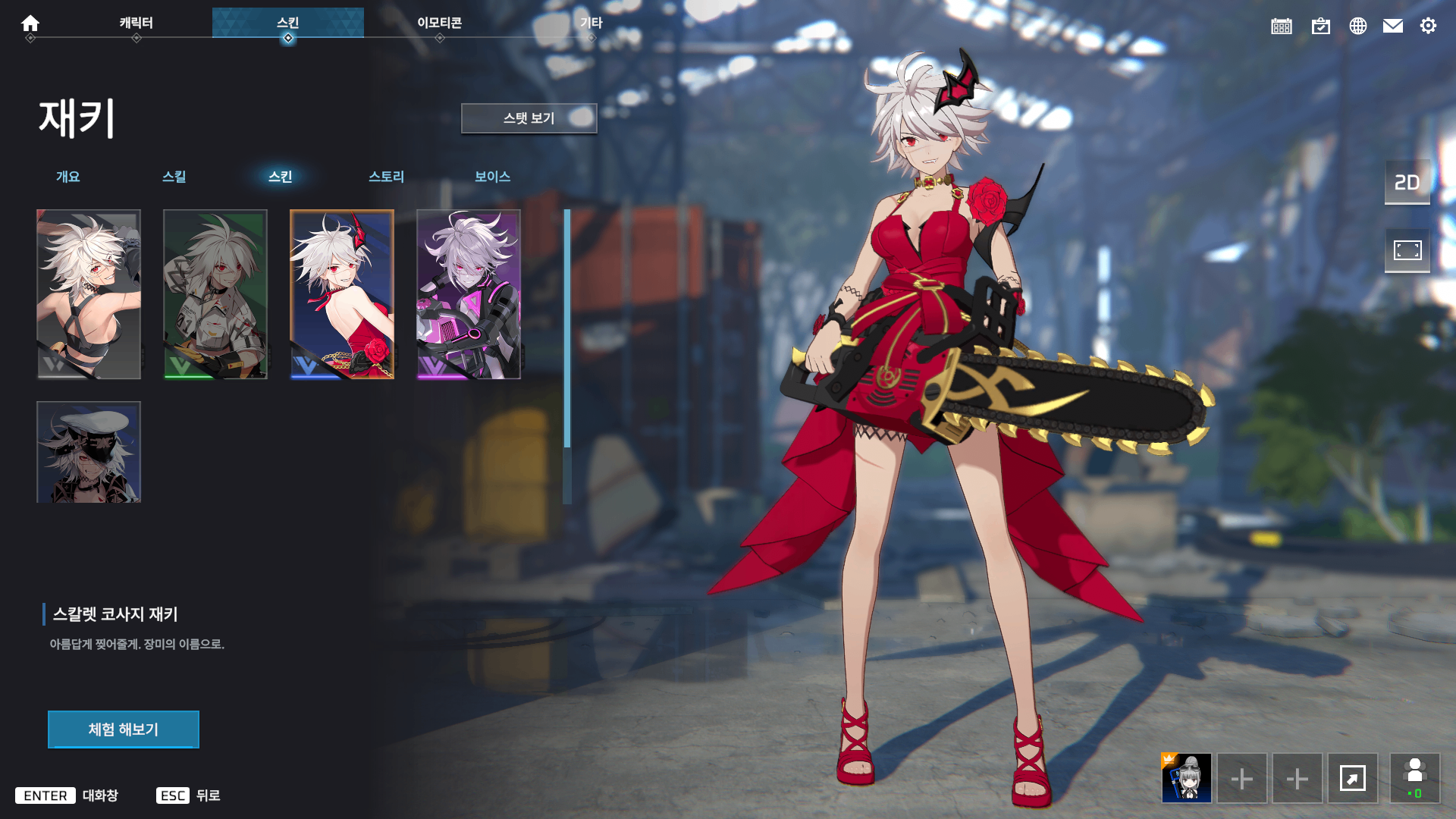
Task: Open the 이모티콘 top tab
Action: point(440,23)
